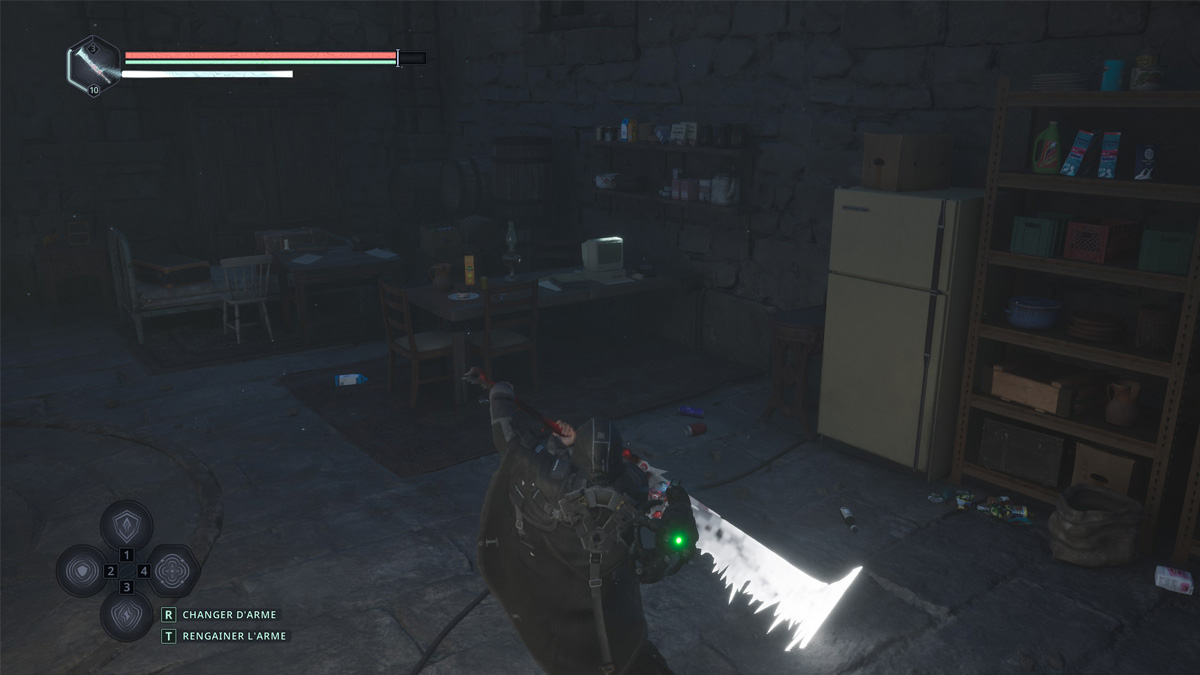Trigger ability slot 3 with lightning shield
1200x675 pixels.
[x=127, y=615]
